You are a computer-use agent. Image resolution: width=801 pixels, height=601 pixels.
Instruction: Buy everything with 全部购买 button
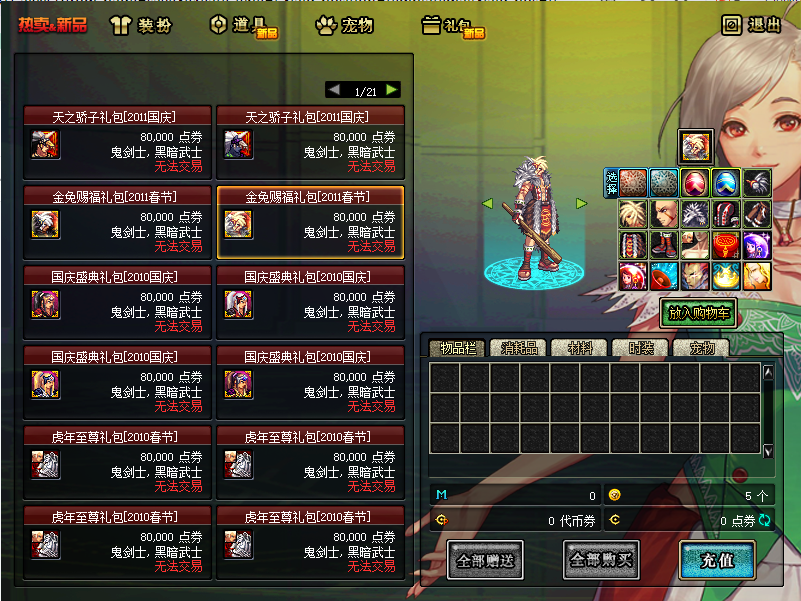pos(601,560)
